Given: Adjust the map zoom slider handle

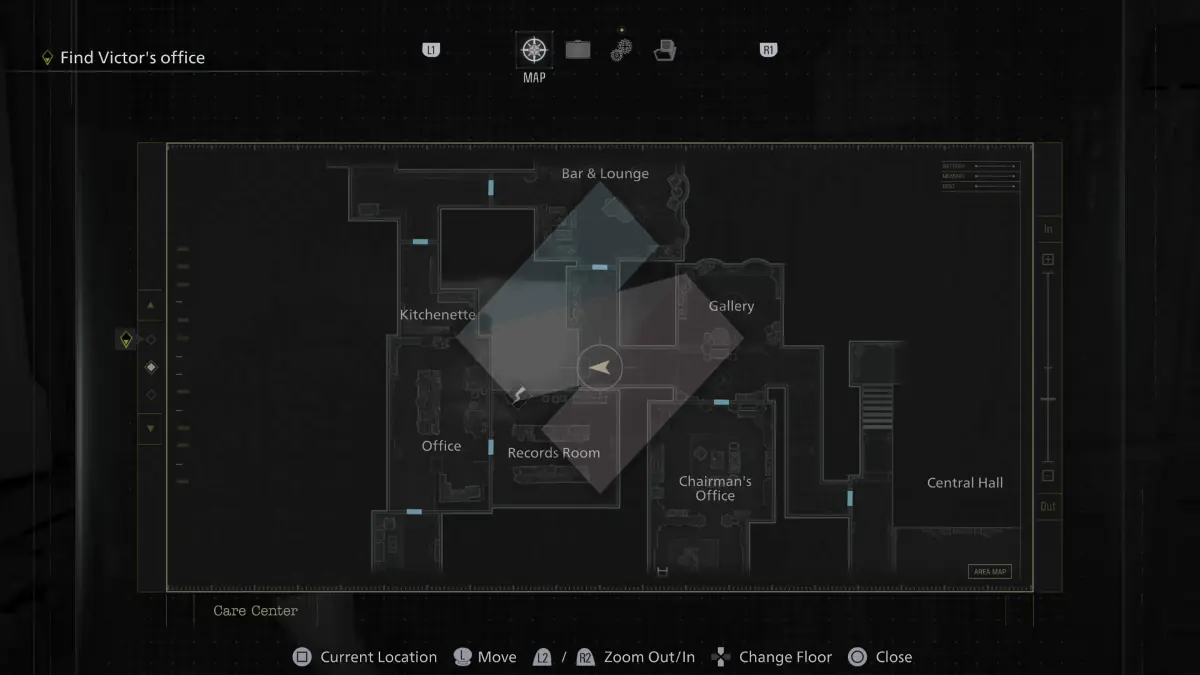Looking at the screenshot, I should click(1048, 399).
